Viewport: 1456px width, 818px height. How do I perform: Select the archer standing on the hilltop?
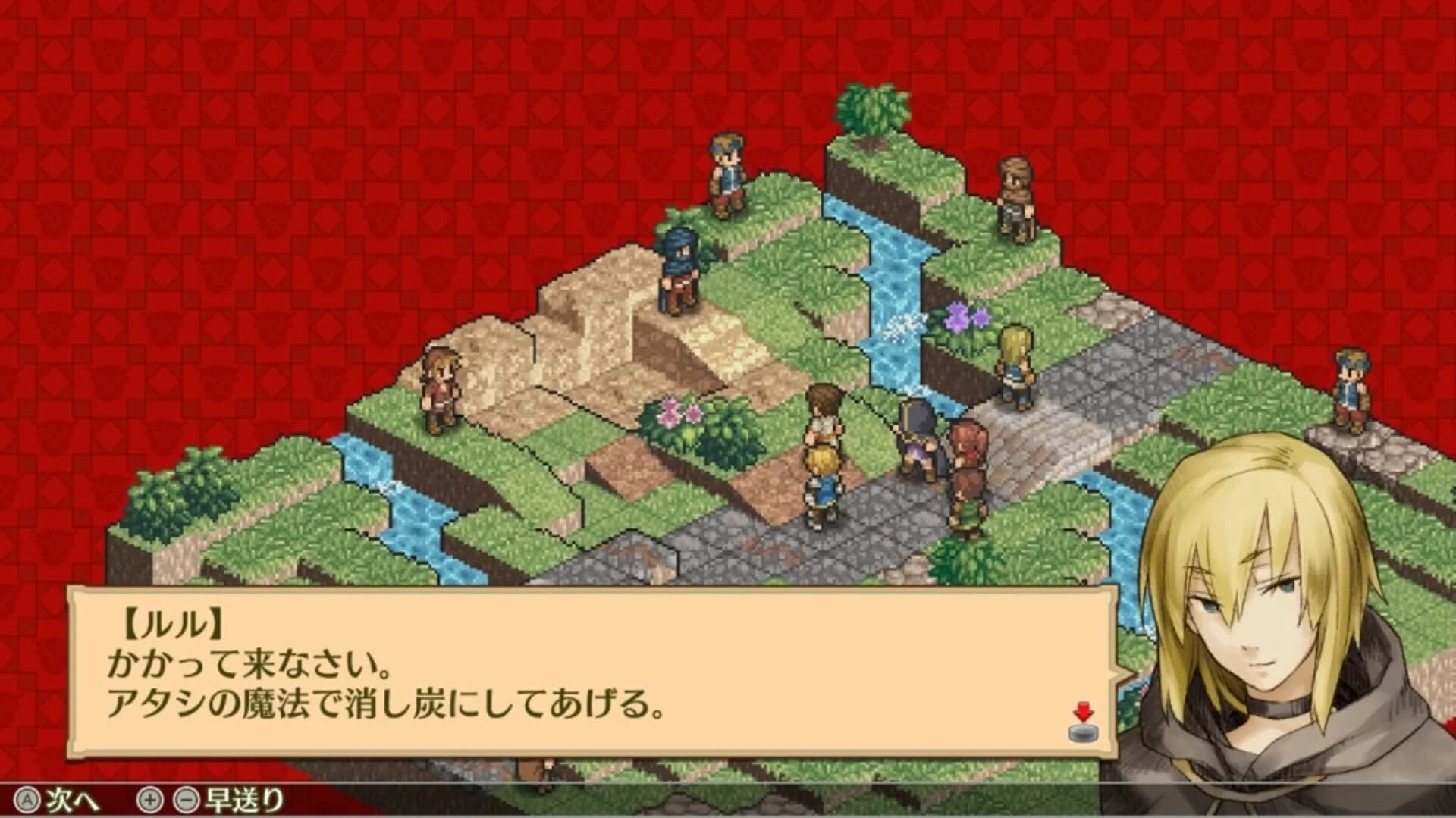point(724,175)
